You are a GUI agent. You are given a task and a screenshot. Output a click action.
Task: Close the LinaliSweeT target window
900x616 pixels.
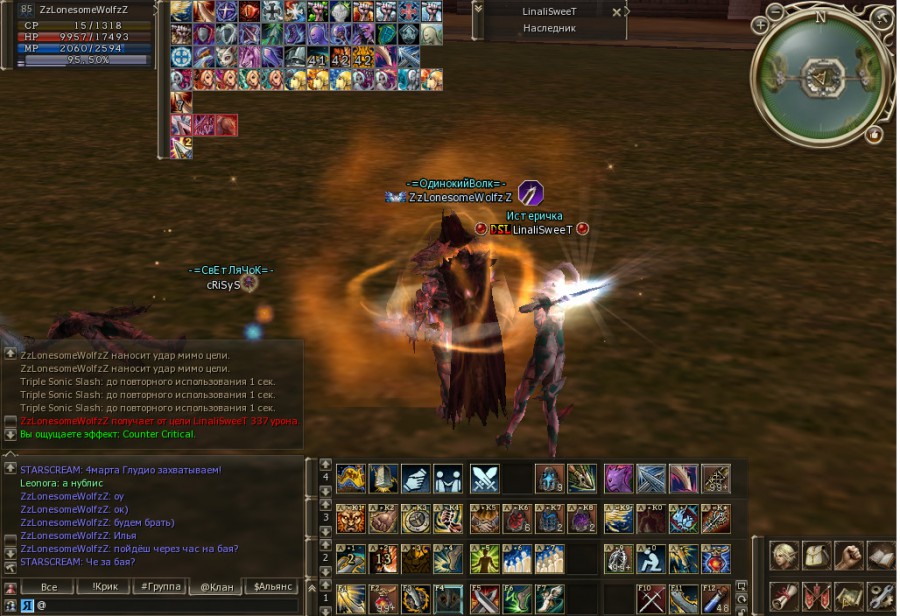(617, 12)
